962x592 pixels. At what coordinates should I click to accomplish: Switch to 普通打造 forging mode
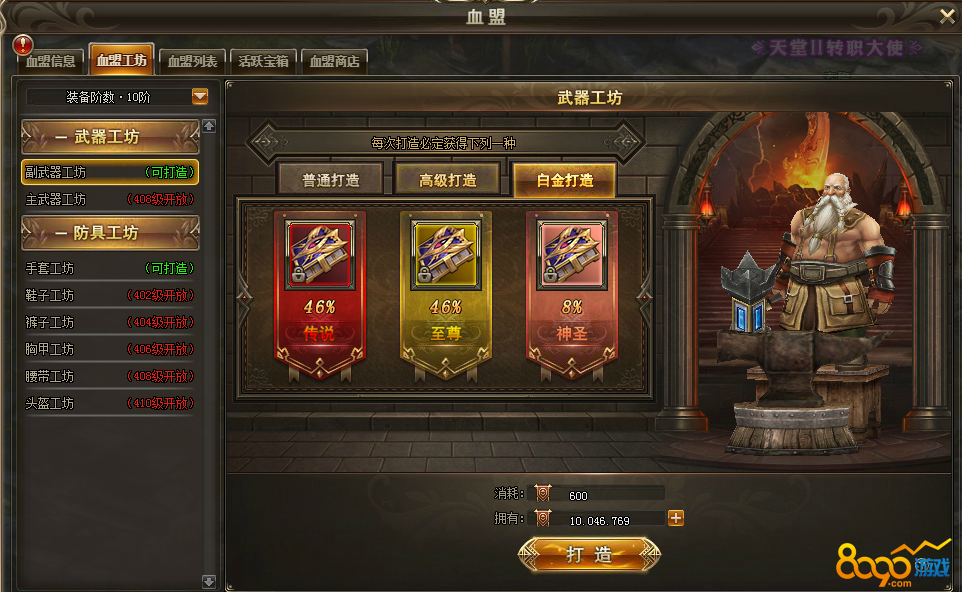pyautogui.click(x=330, y=181)
